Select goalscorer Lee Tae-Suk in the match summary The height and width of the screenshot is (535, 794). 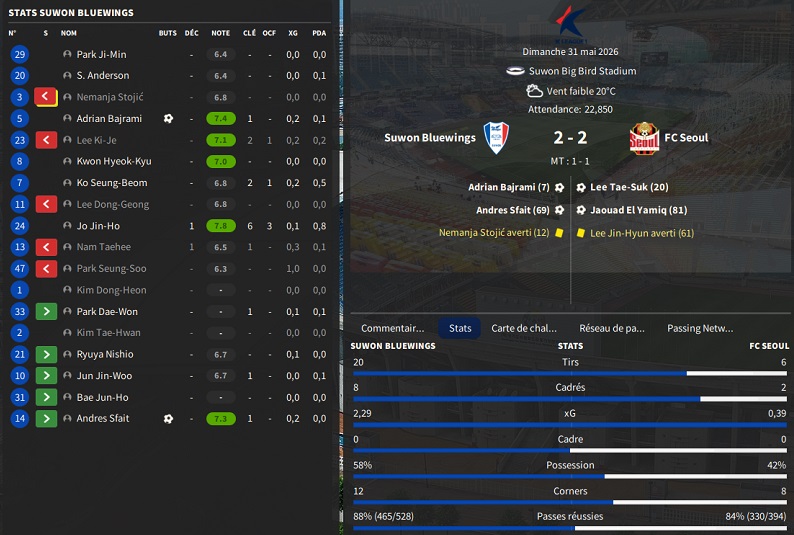629,187
